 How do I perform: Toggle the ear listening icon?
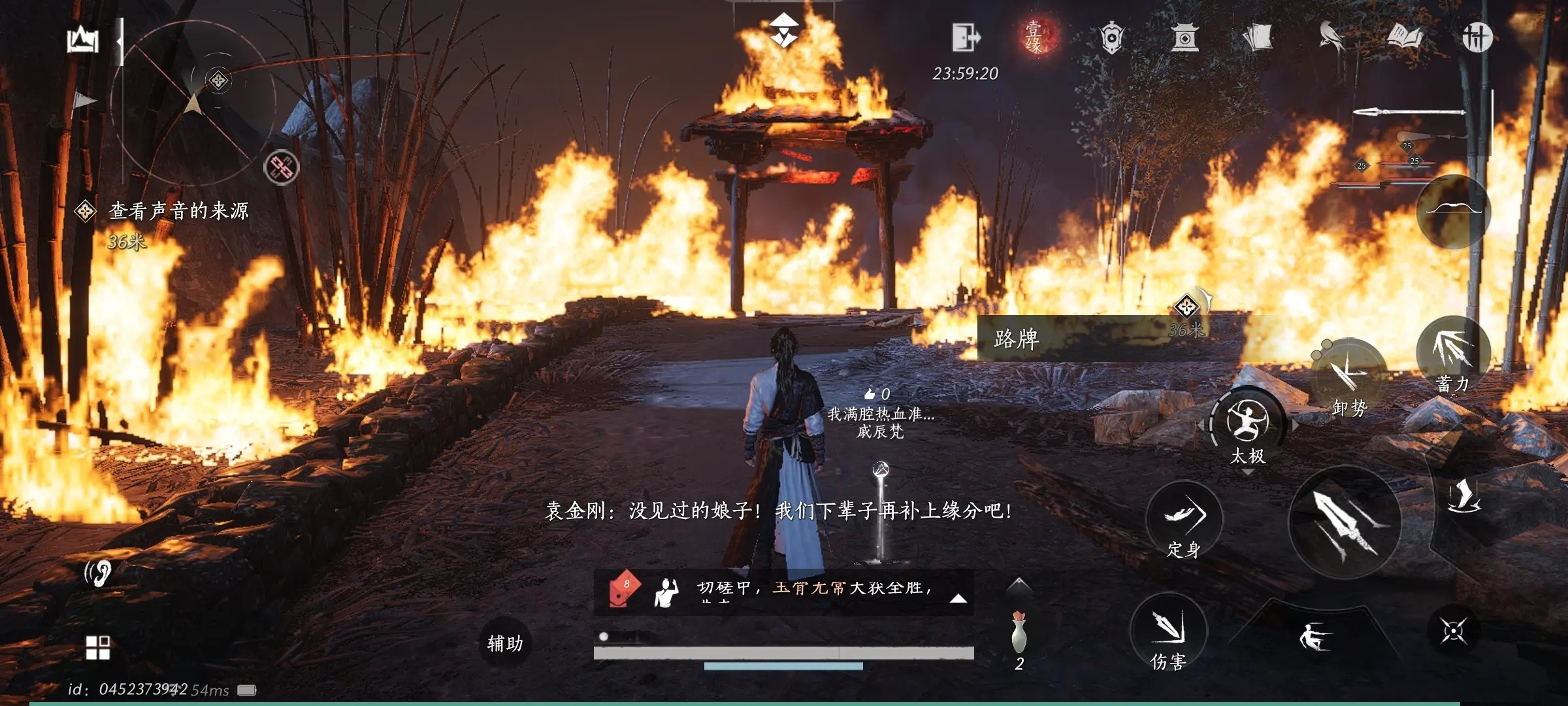click(x=99, y=573)
